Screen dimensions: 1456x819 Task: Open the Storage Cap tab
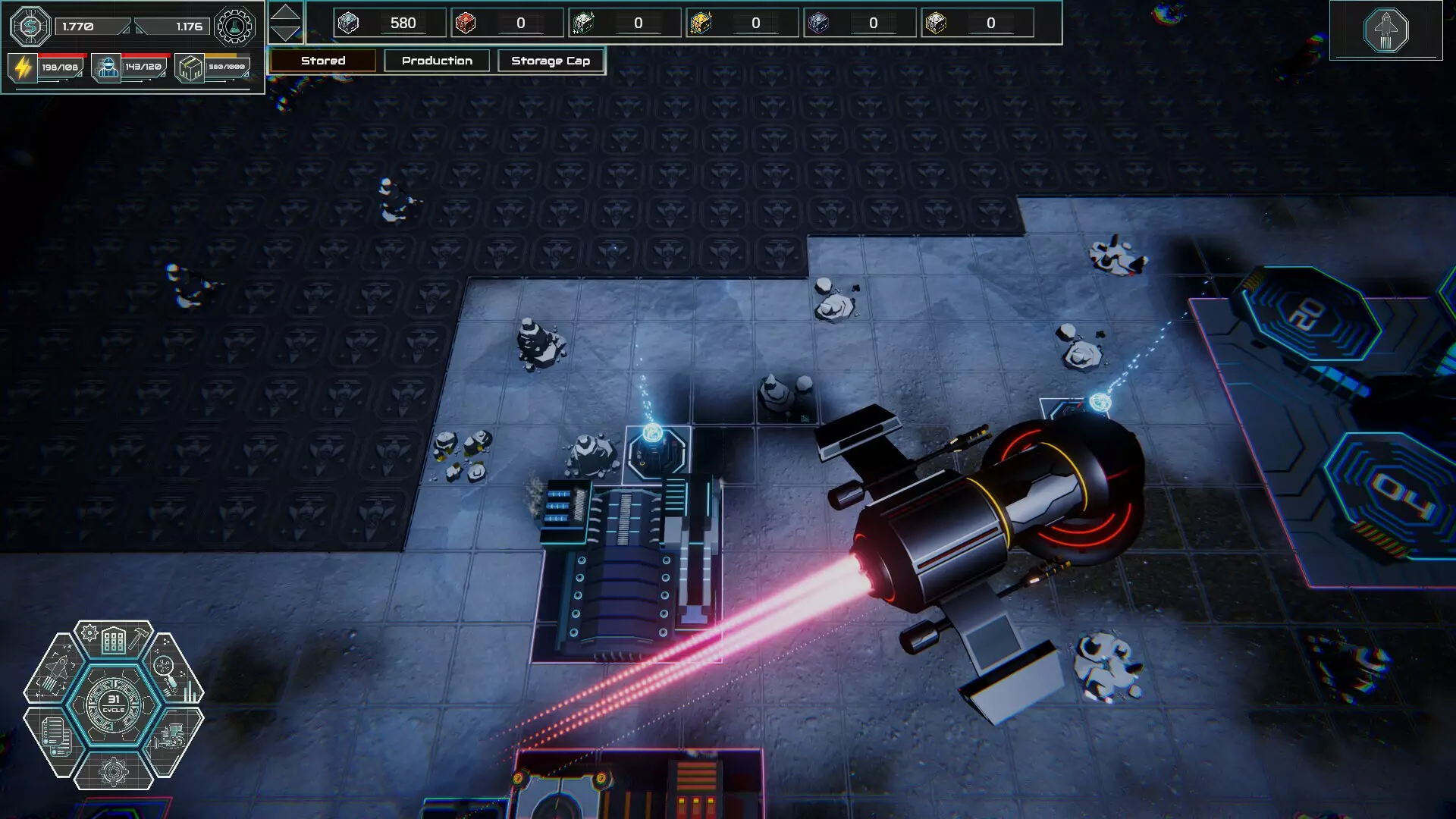pyautogui.click(x=551, y=61)
